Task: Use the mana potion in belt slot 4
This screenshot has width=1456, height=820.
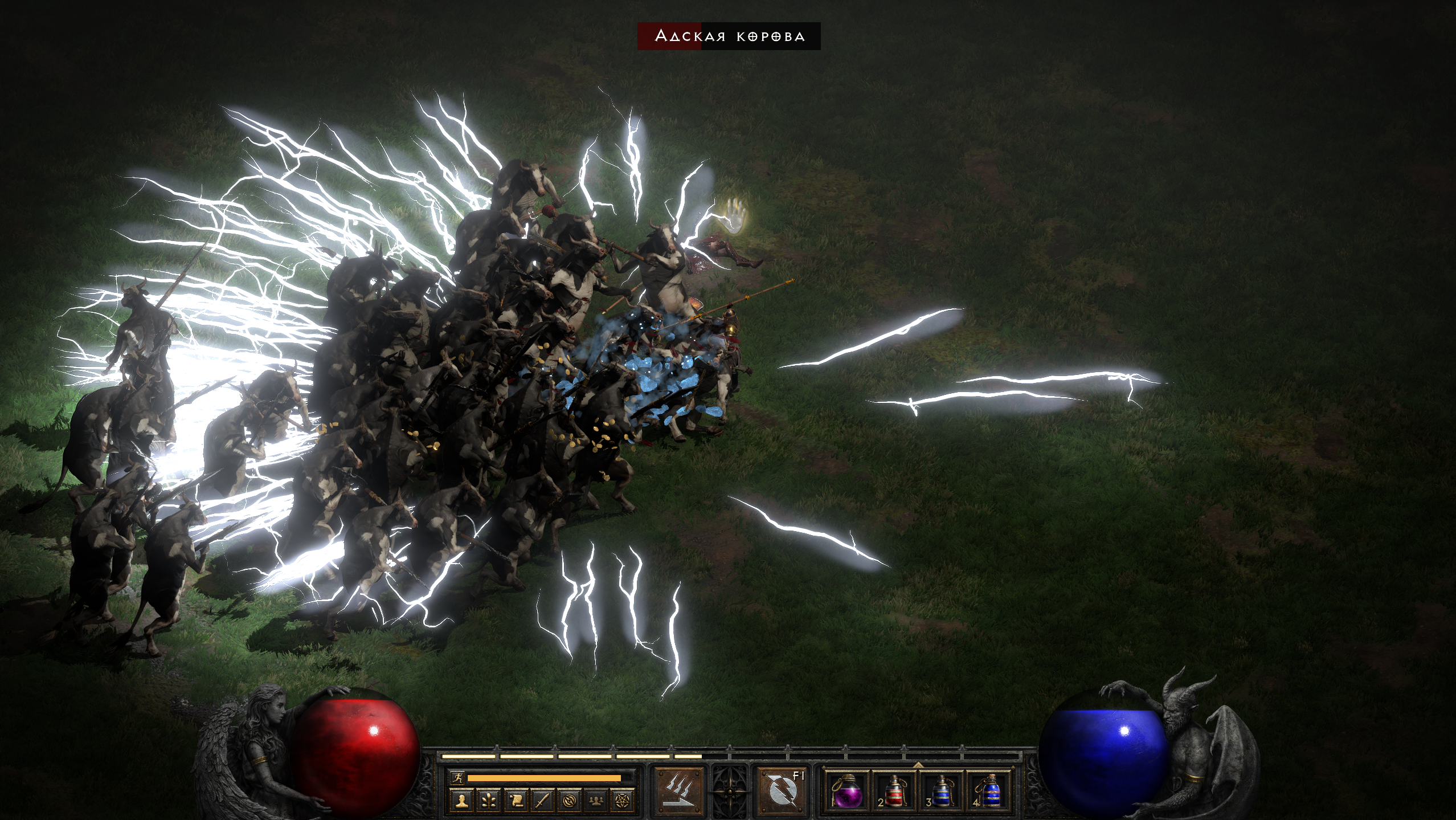Action: pos(989,792)
